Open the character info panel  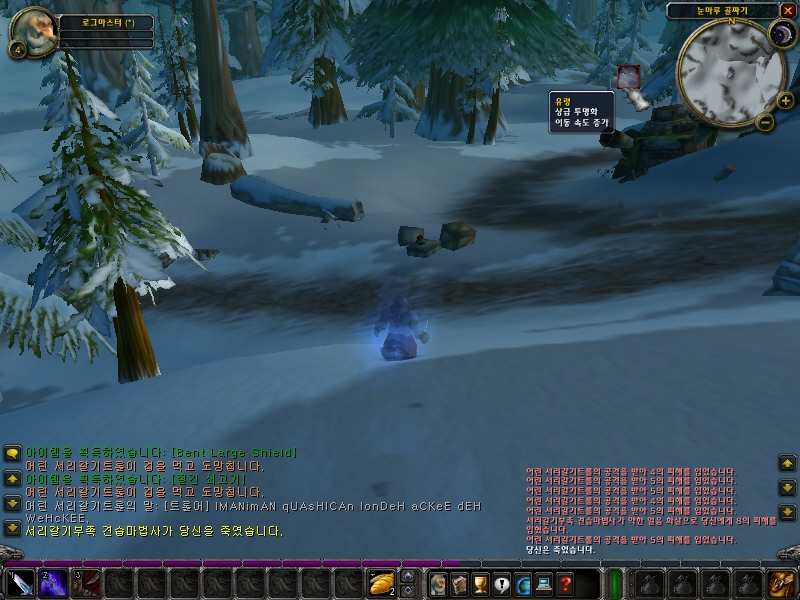[x=438, y=583]
